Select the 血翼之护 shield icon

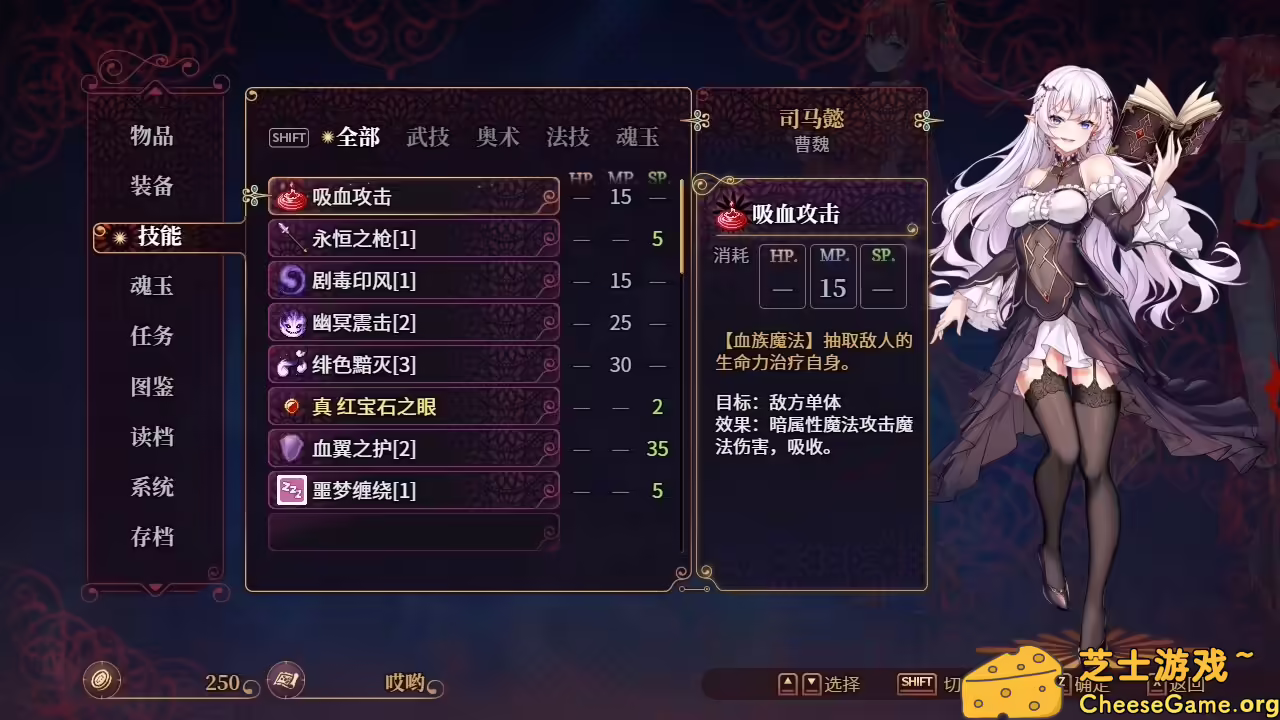coord(289,448)
